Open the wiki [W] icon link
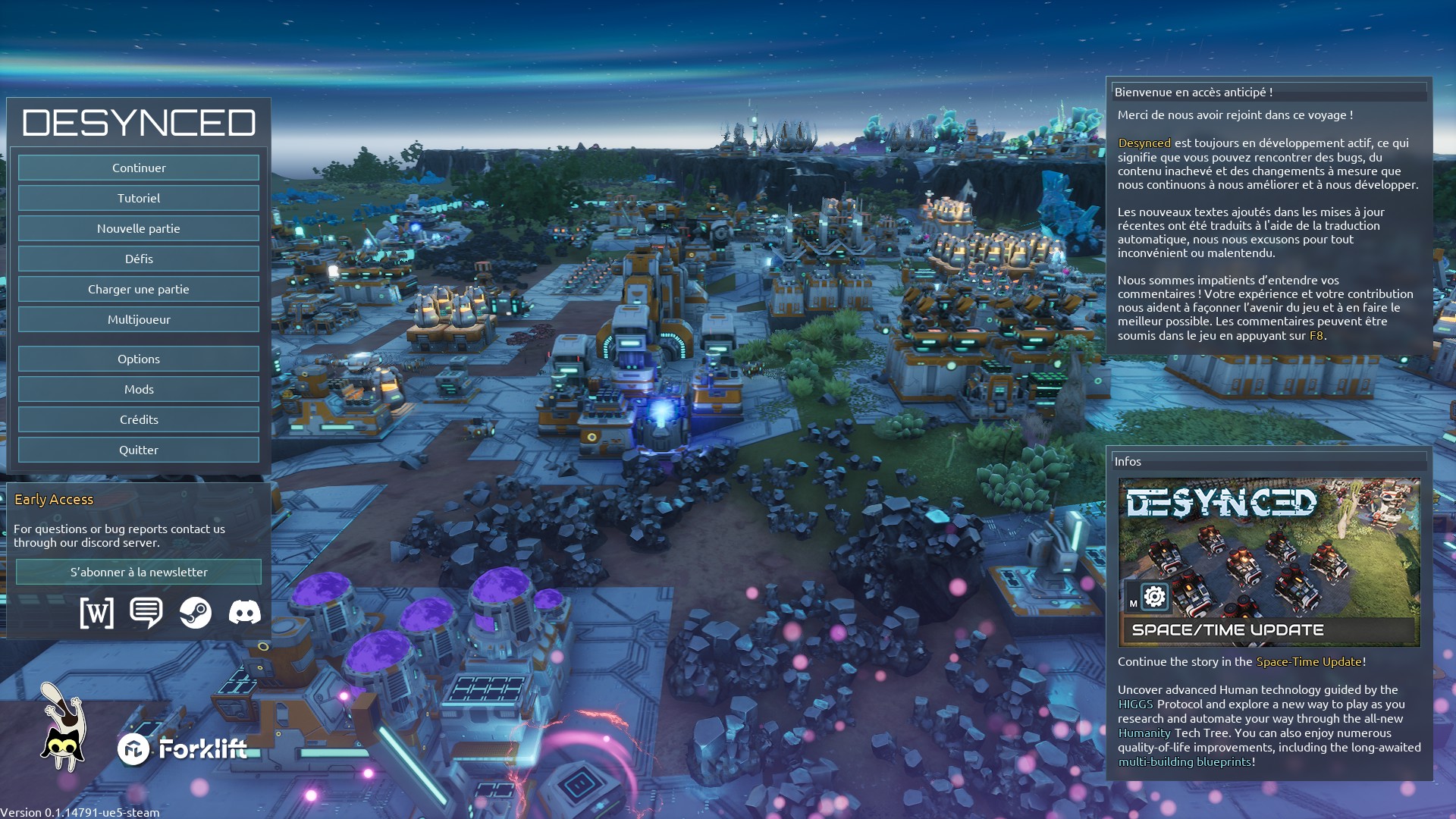 tap(97, 613)
